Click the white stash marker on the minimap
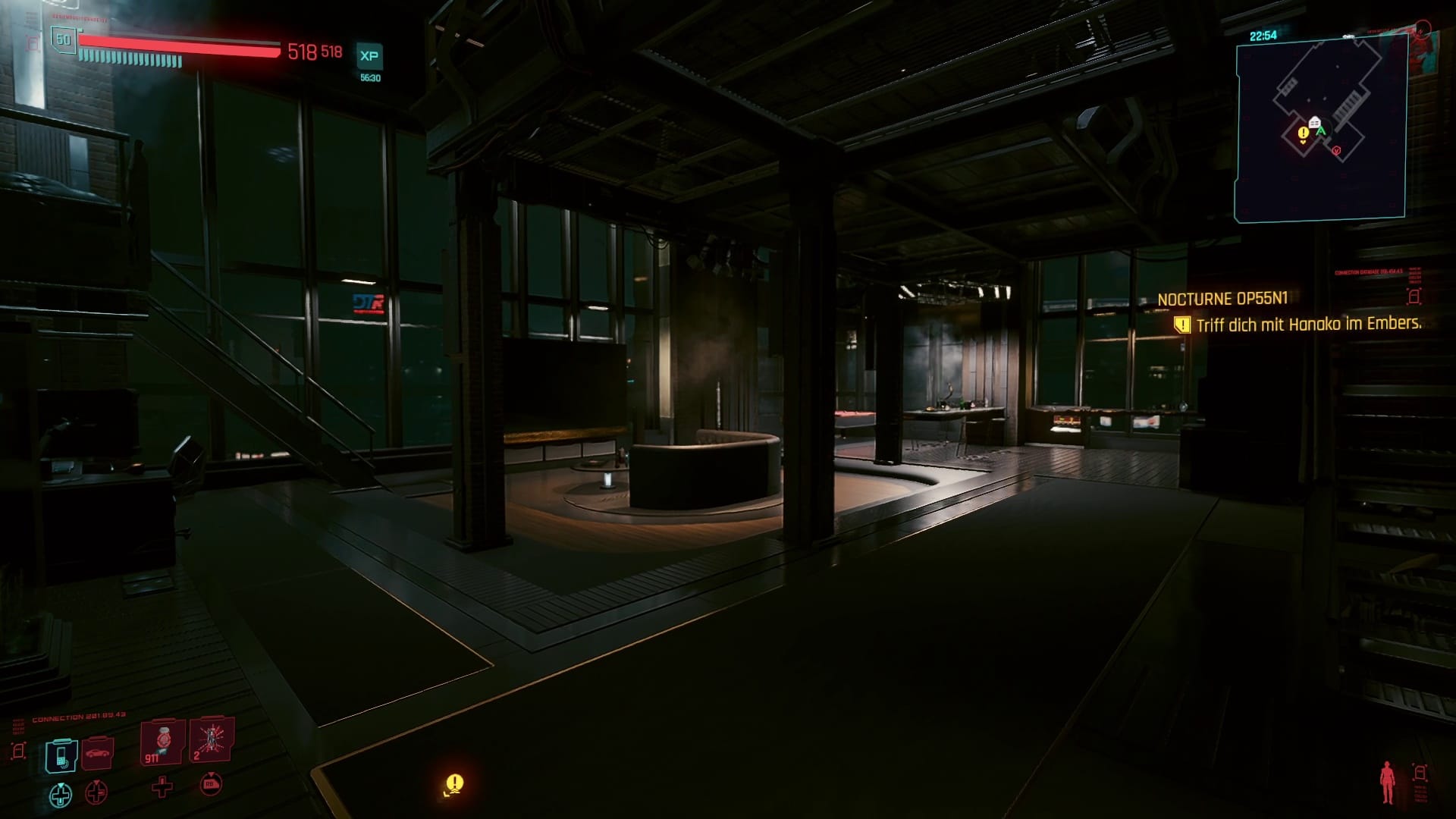 pos(1314,123)
